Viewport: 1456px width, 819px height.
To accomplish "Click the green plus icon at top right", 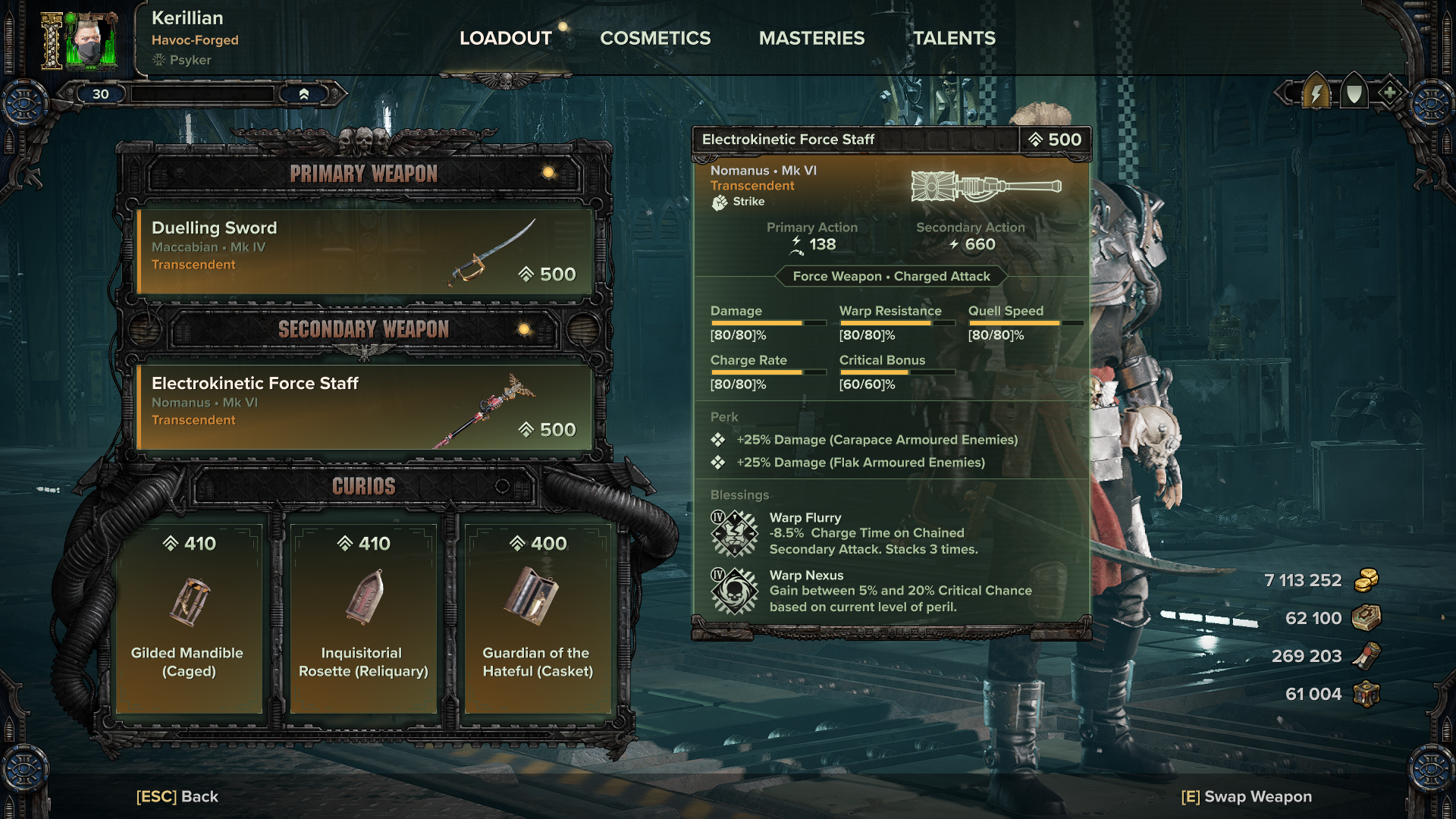I will click(1389, 93).
